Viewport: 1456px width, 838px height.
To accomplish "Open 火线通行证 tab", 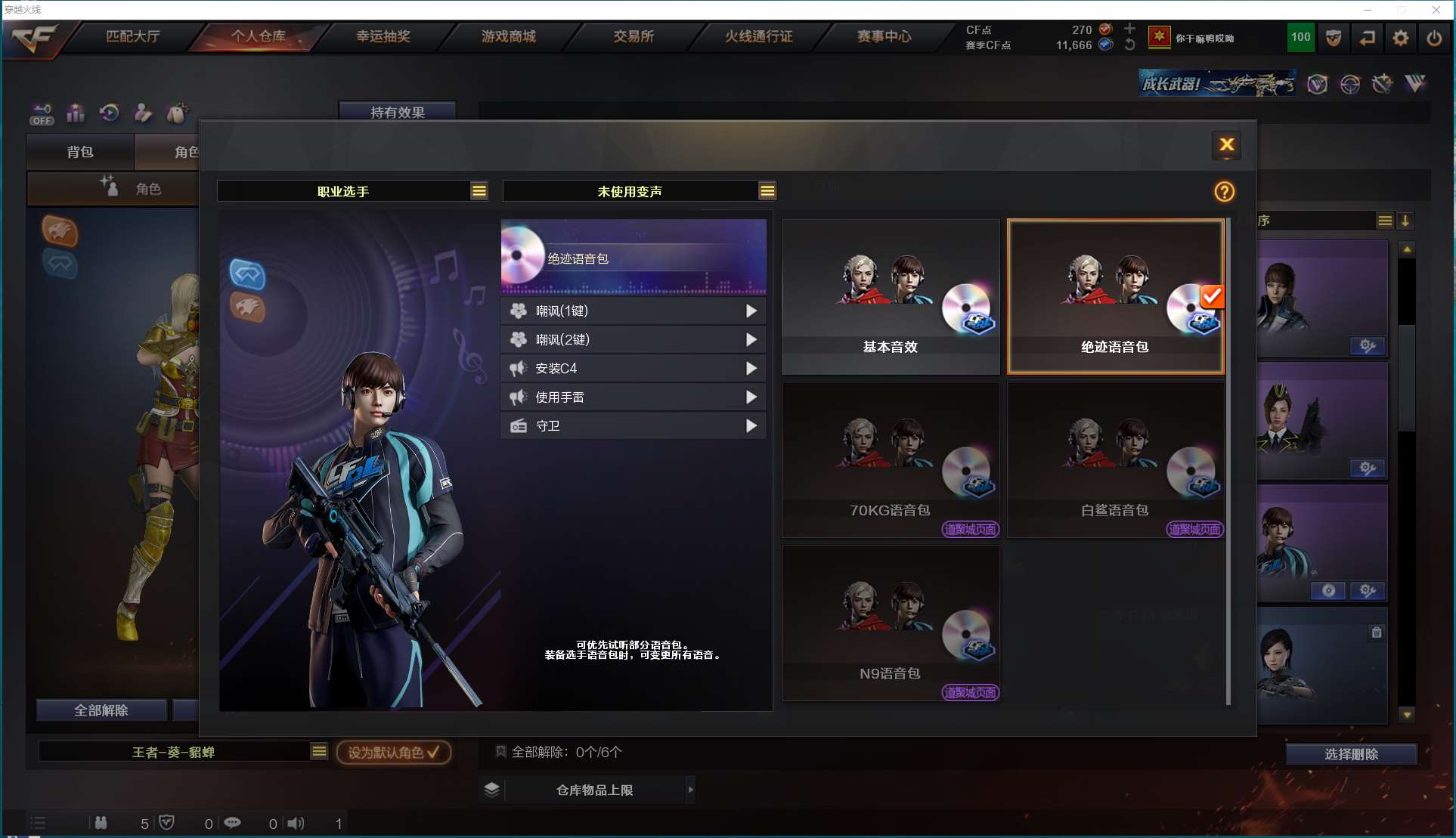I will 758,36.
